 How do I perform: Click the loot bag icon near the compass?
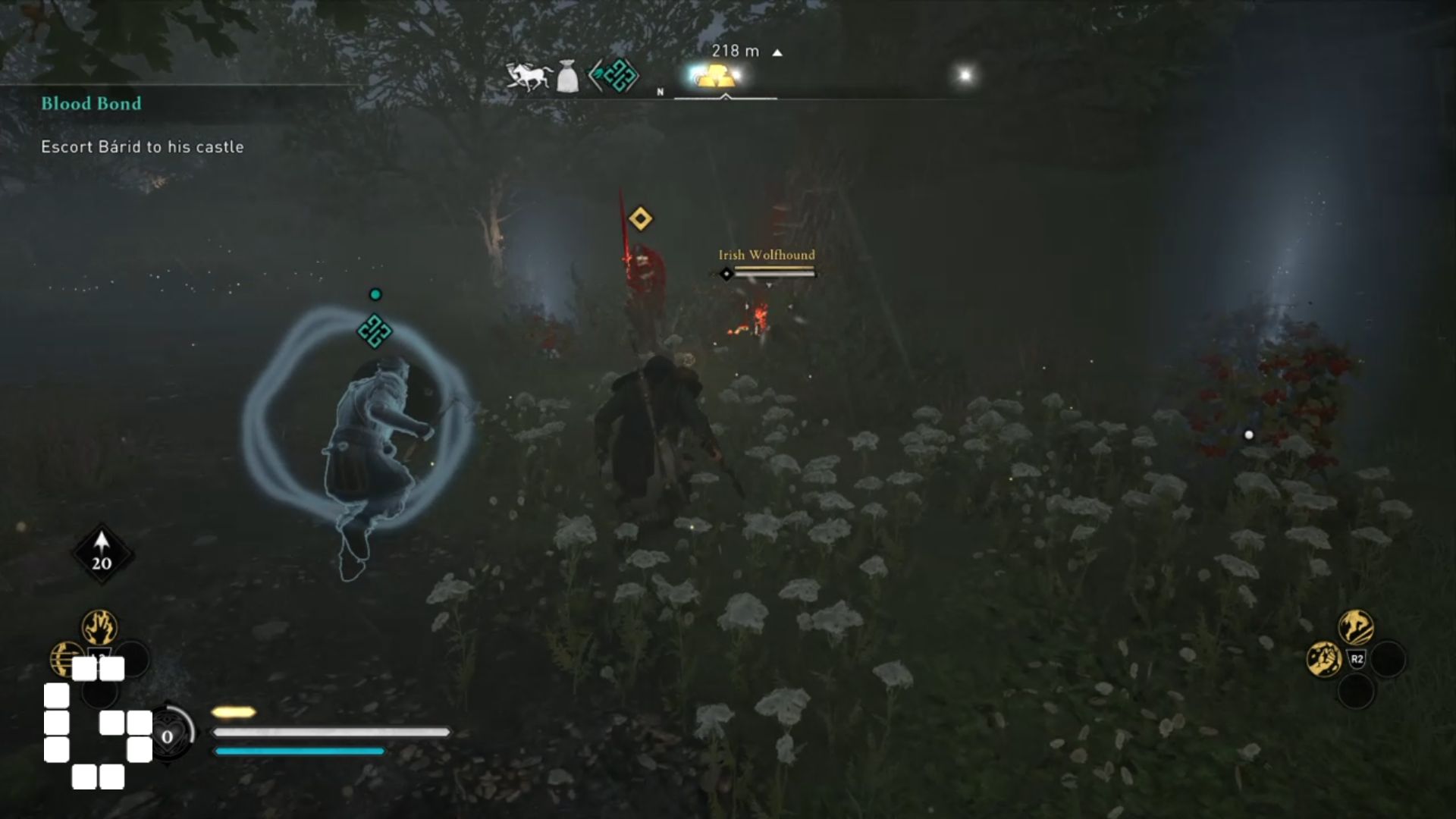[566, 75]
